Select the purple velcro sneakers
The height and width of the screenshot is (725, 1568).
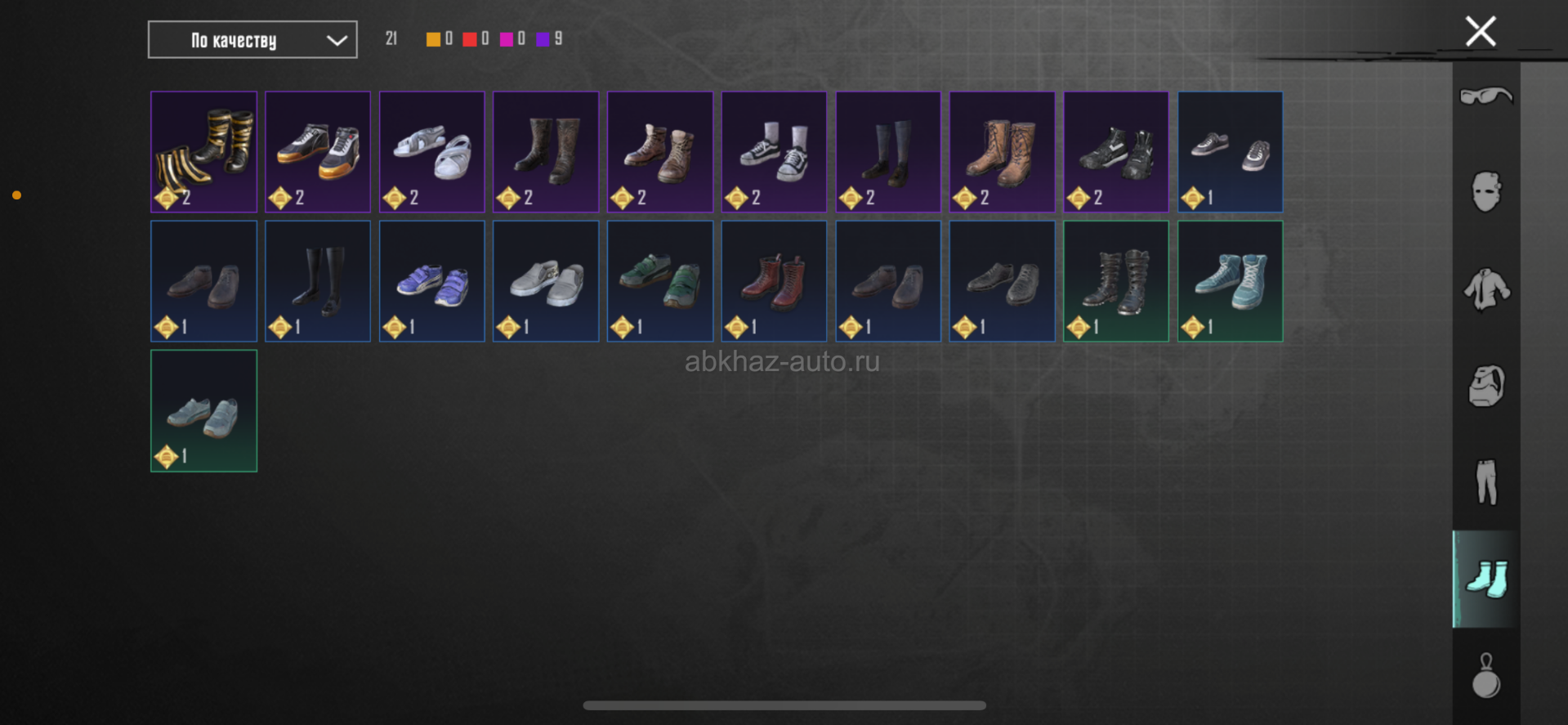pos(431,281)
